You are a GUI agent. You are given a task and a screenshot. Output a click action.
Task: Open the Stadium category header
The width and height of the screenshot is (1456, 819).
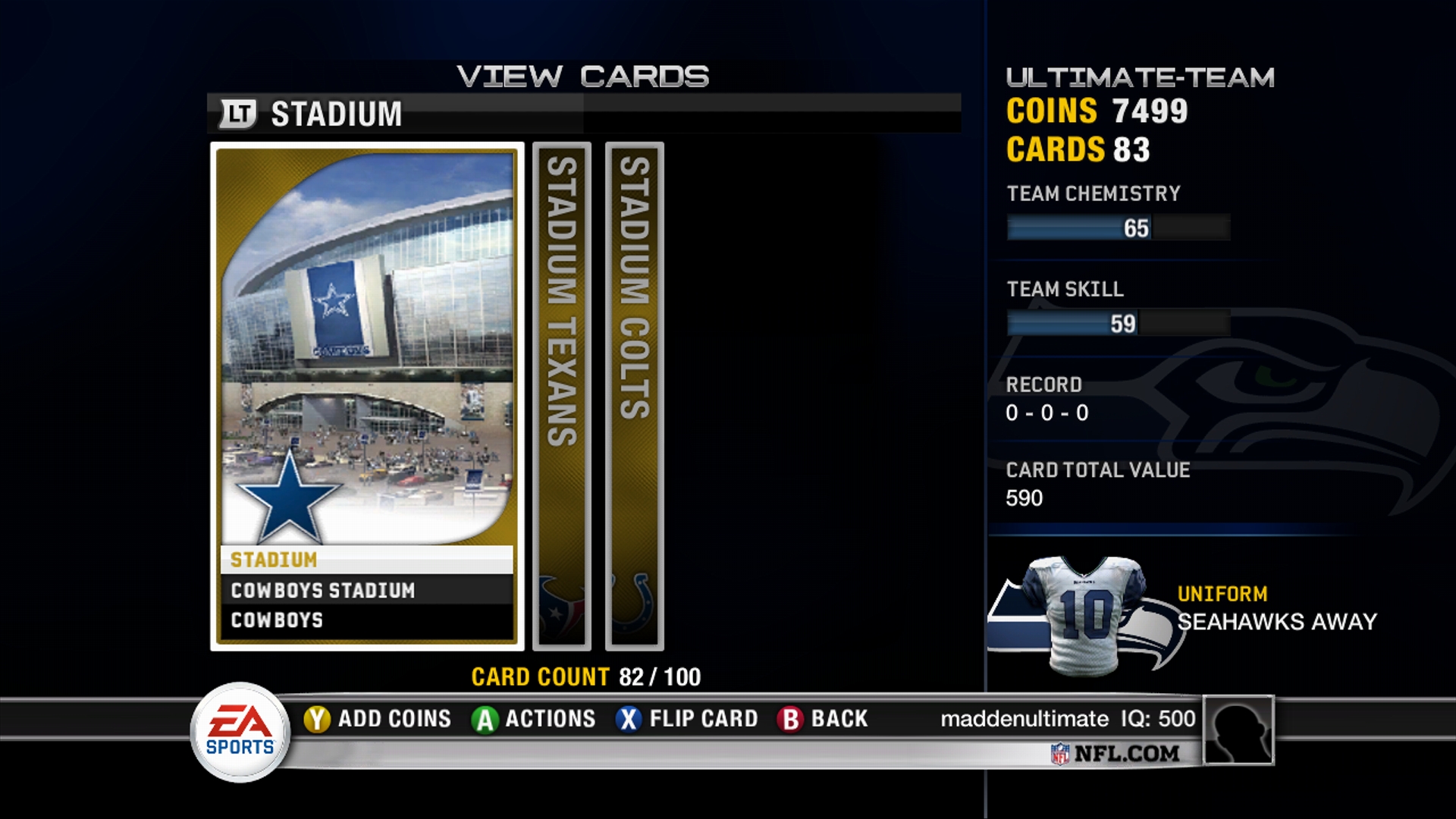[x=336, y=115]
